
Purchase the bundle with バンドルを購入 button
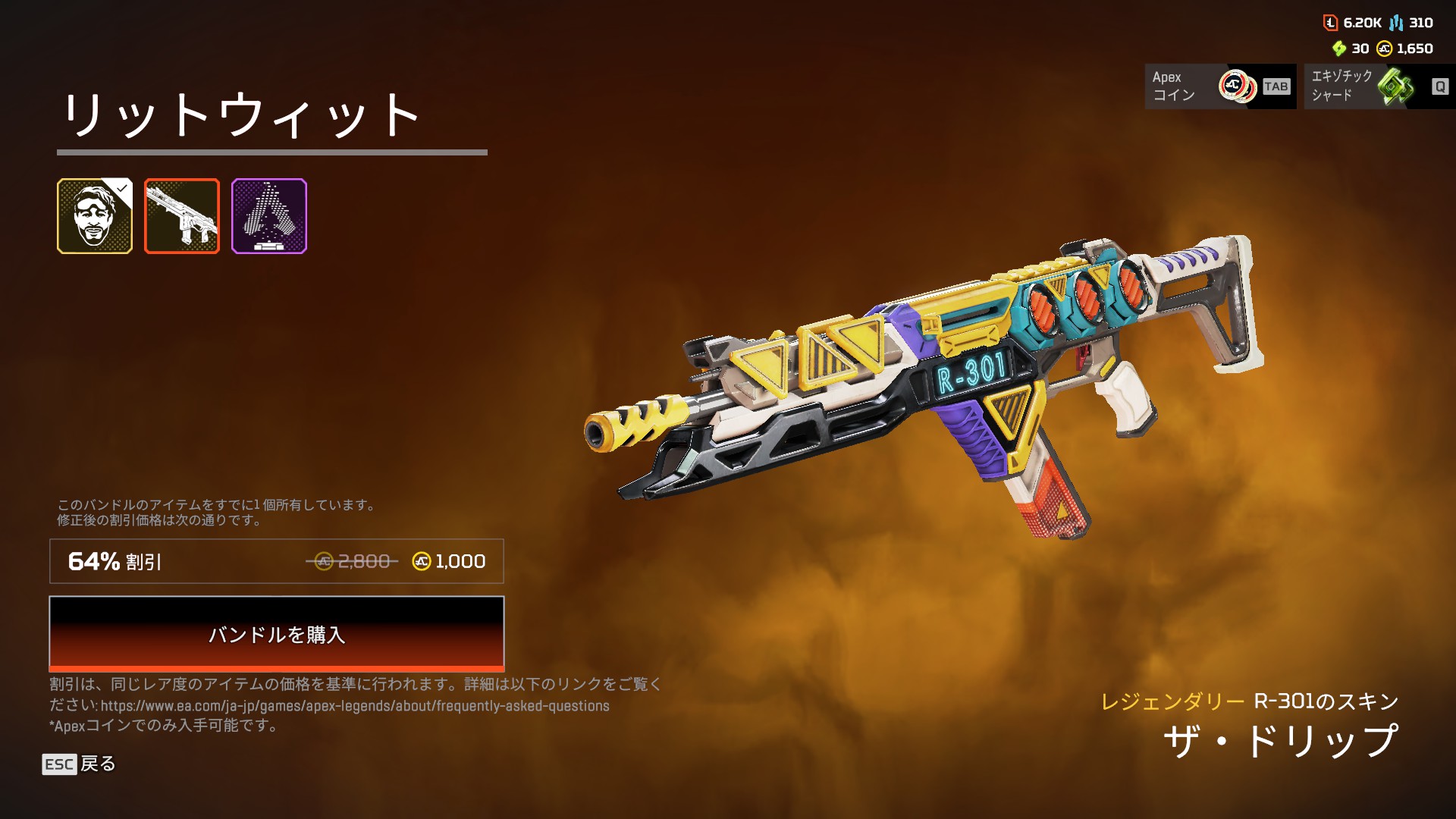(276, 633)
